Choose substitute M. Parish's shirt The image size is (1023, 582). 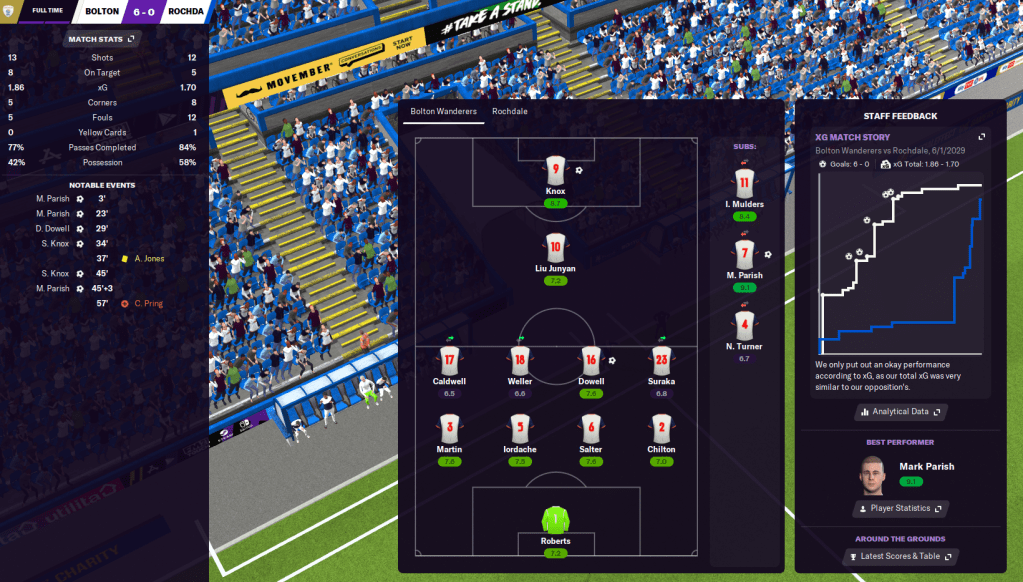pos(743,254)
